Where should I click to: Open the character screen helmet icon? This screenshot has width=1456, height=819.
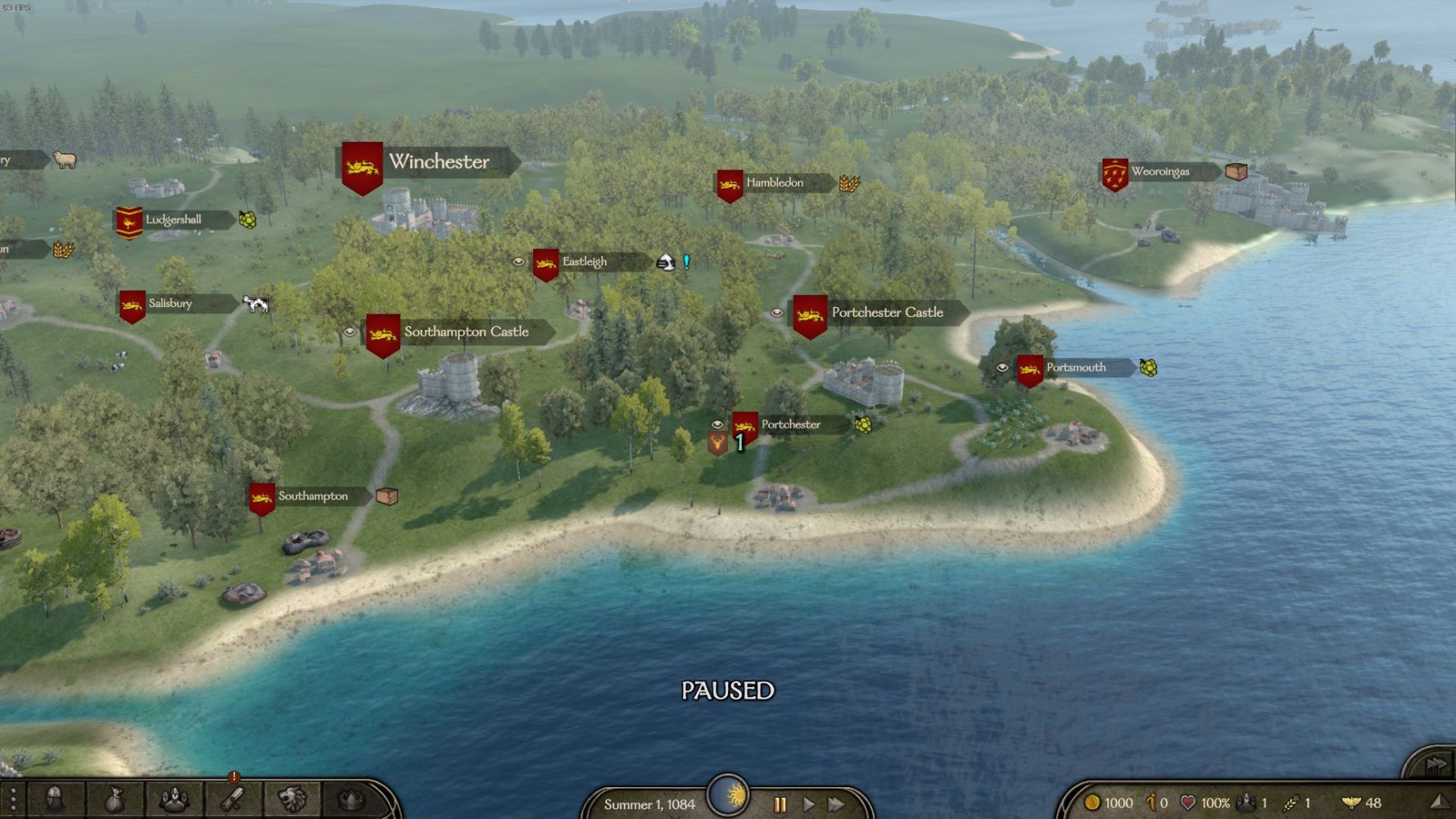[54, 799]
